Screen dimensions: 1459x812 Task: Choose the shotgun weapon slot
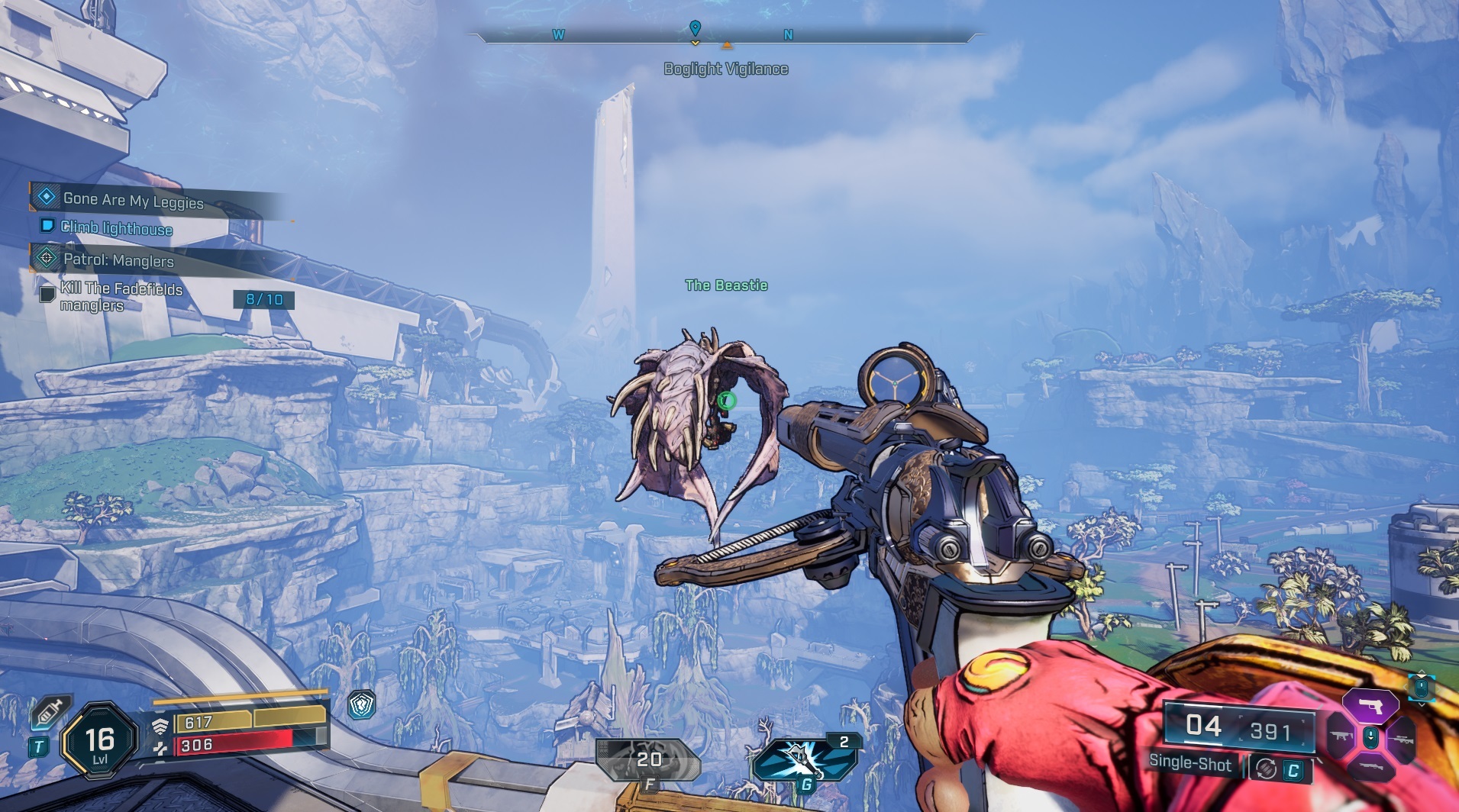click(x=1371, y=766)
